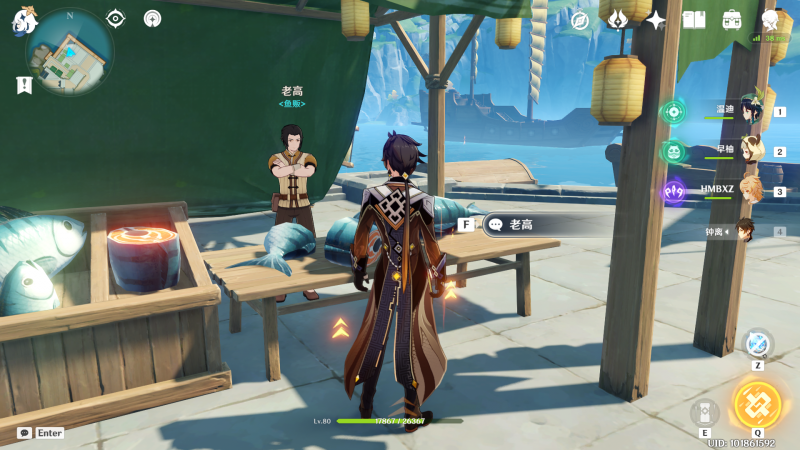
Task: Open the Paimon main menu
Action: click(23, 20)
